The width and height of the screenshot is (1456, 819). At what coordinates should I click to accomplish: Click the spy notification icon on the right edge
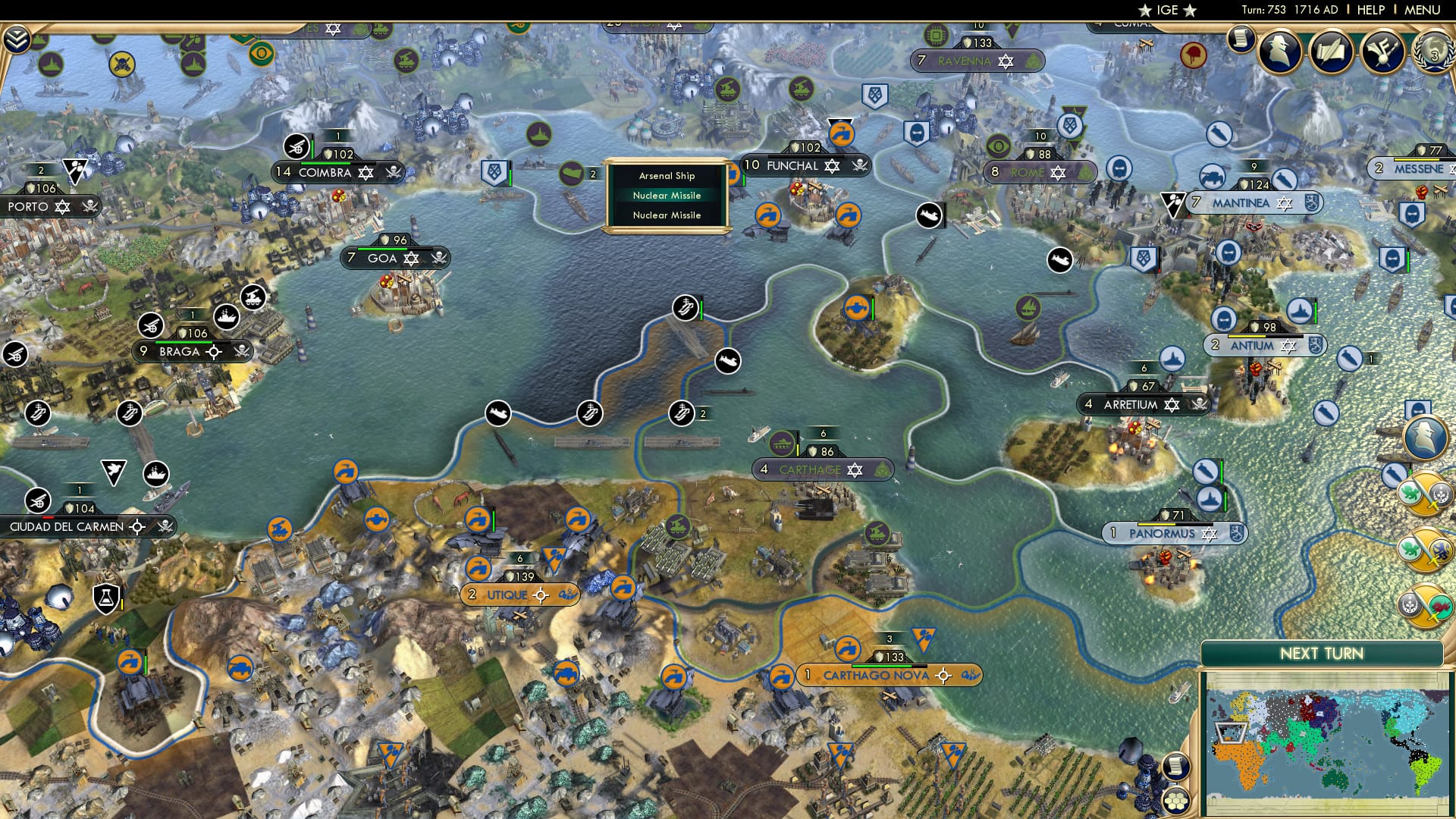pyautogui.click(x=1423, y=437)
